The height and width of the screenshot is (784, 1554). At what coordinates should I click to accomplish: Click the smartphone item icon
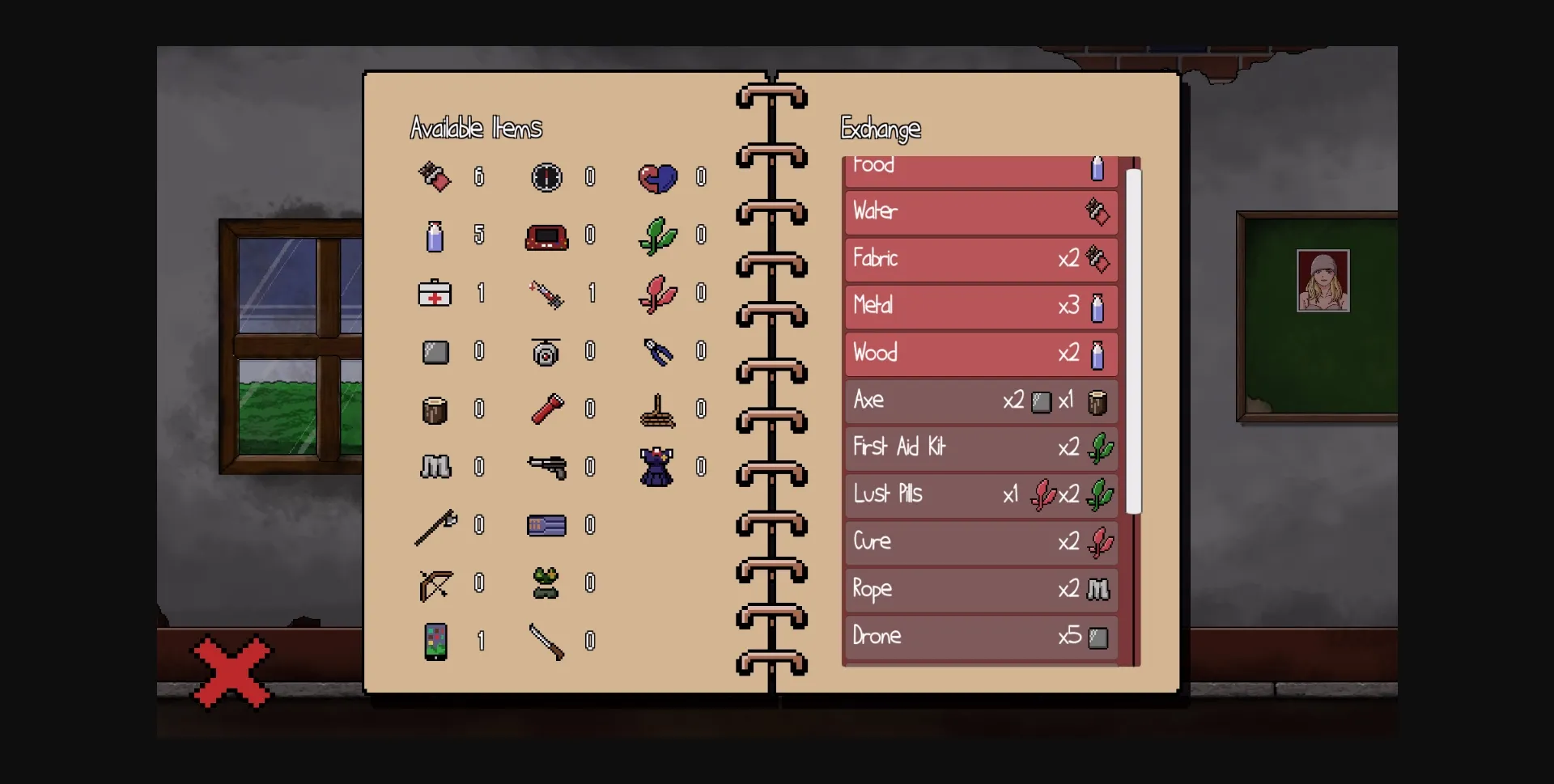(x=435, y=642)
